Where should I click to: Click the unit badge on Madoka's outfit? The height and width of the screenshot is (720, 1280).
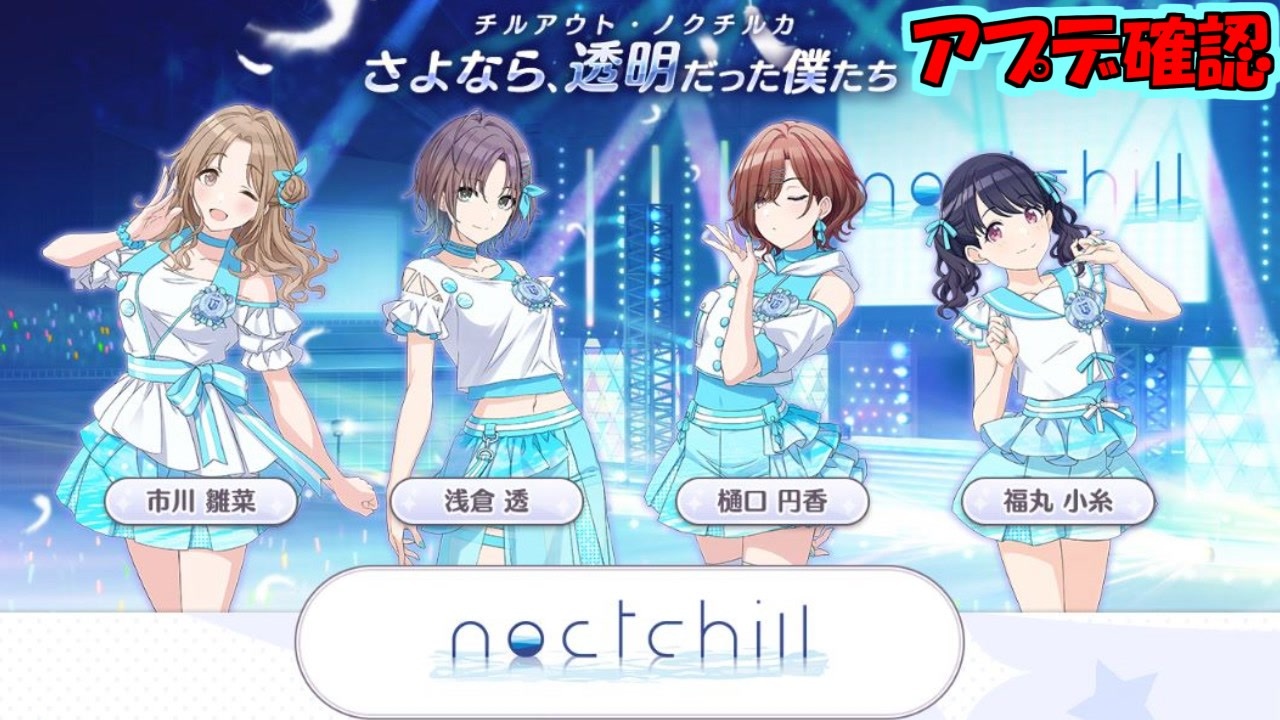click(x=775, y=305)
